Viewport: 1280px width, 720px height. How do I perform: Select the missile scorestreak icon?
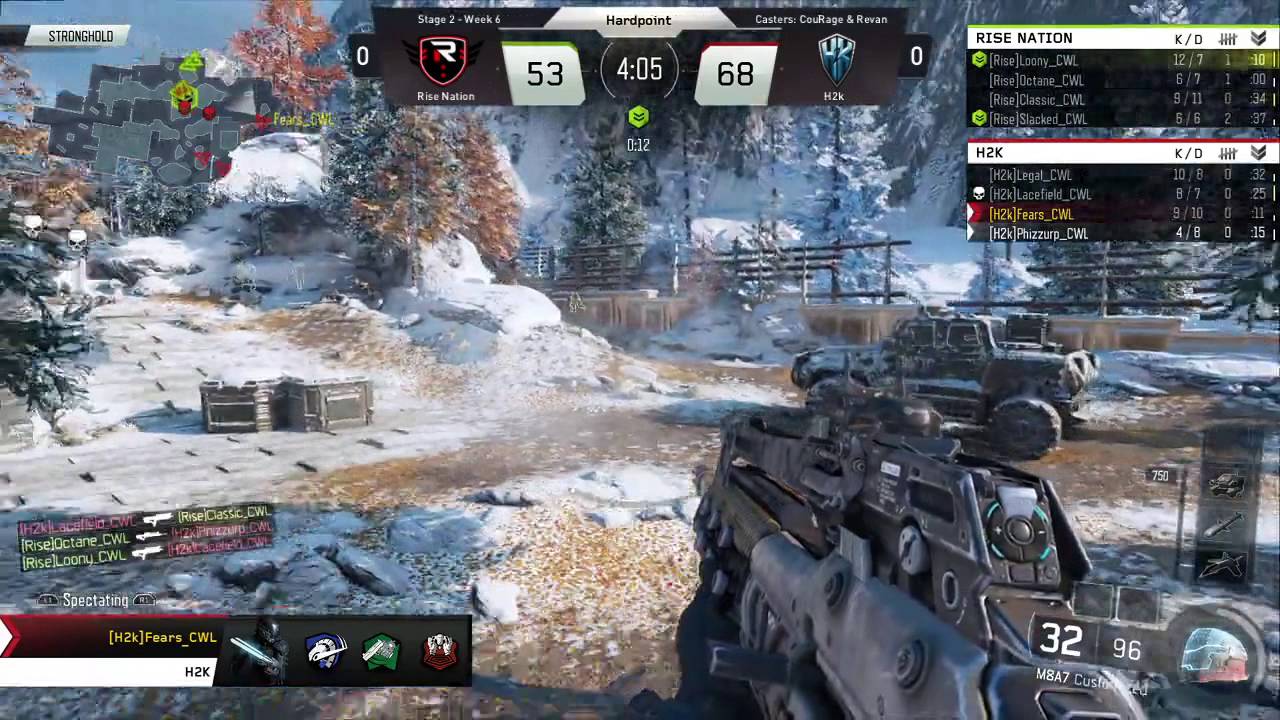(1226, 524)
